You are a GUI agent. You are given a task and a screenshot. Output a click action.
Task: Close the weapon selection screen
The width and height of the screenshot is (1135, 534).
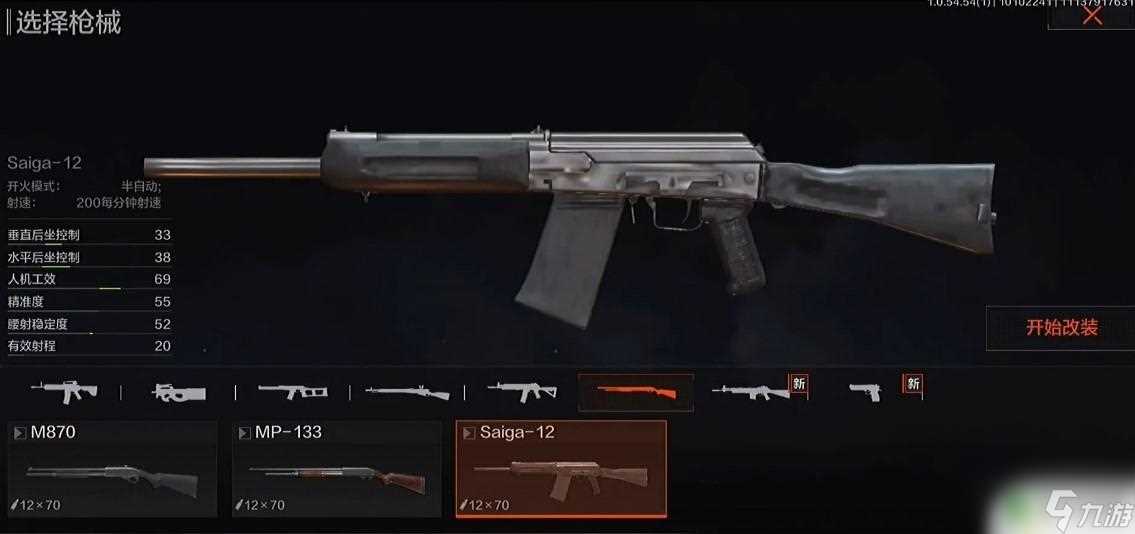[x=1092, y=15]
